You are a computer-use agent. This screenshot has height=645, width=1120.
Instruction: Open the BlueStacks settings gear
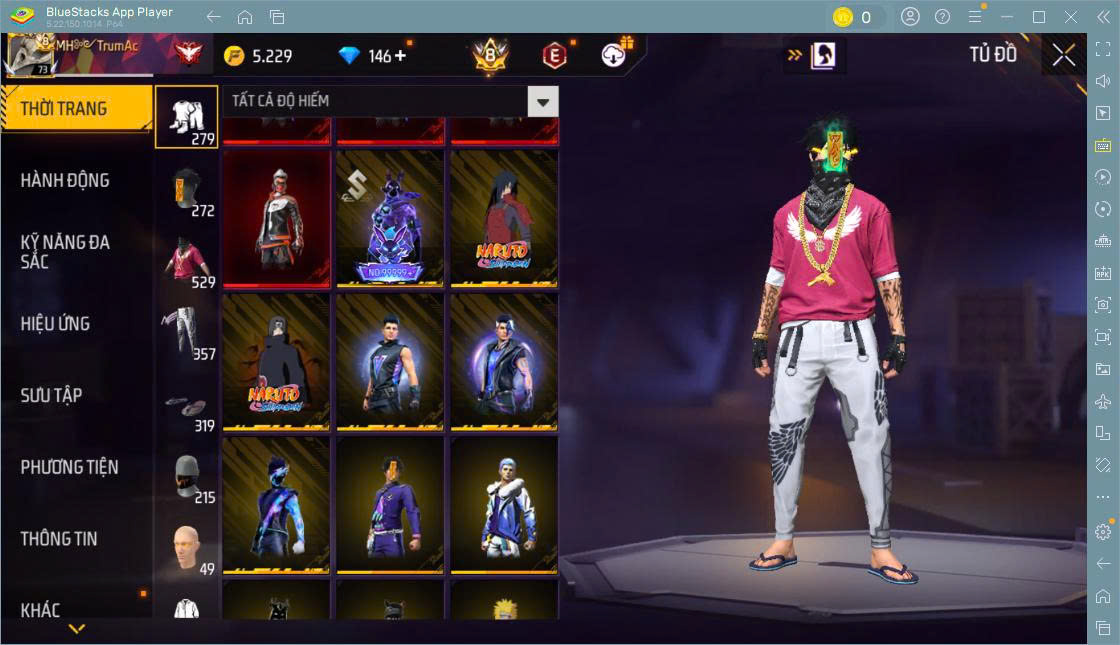[x=1103, y=532]
